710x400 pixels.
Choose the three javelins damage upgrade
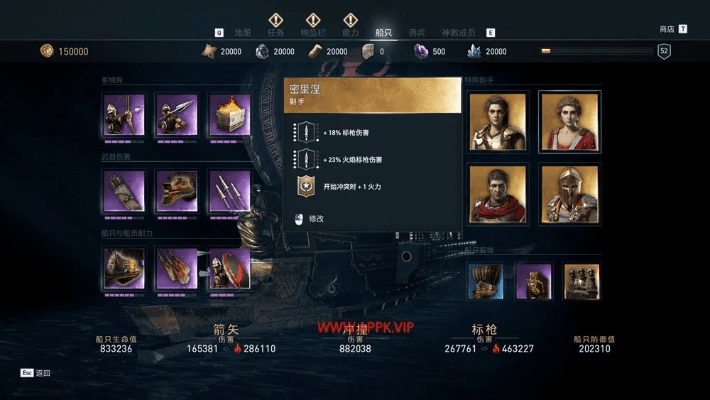point(229,191)
